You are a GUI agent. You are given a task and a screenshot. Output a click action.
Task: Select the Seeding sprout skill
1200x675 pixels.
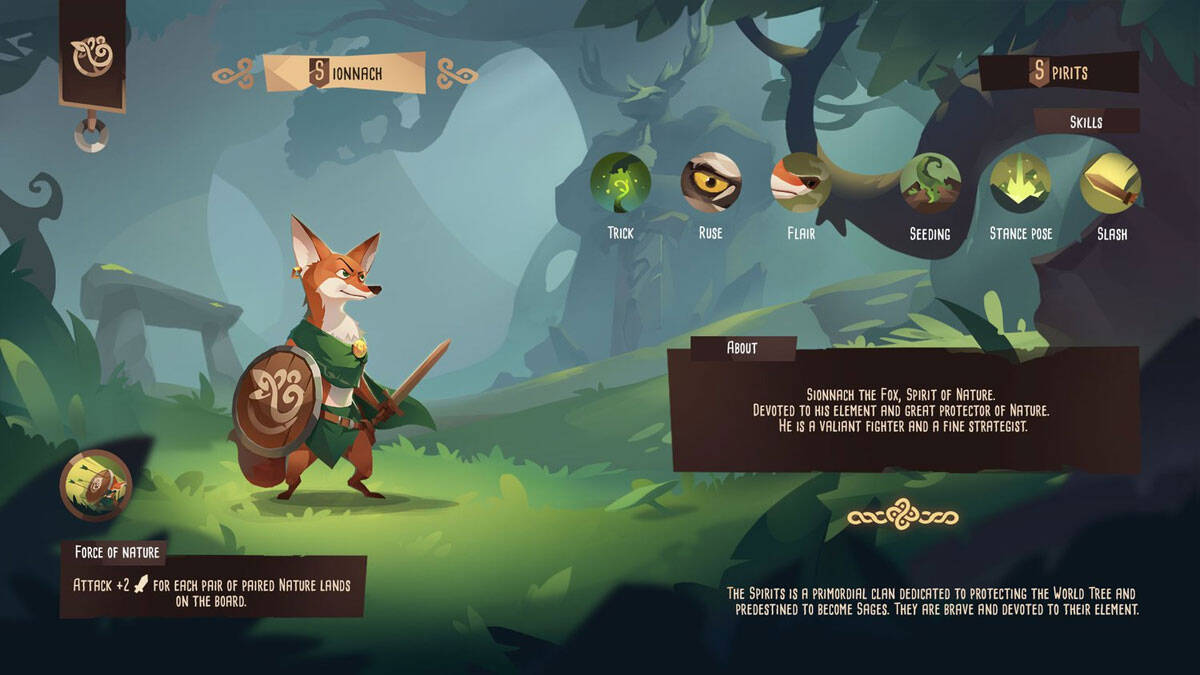[930, 183]
